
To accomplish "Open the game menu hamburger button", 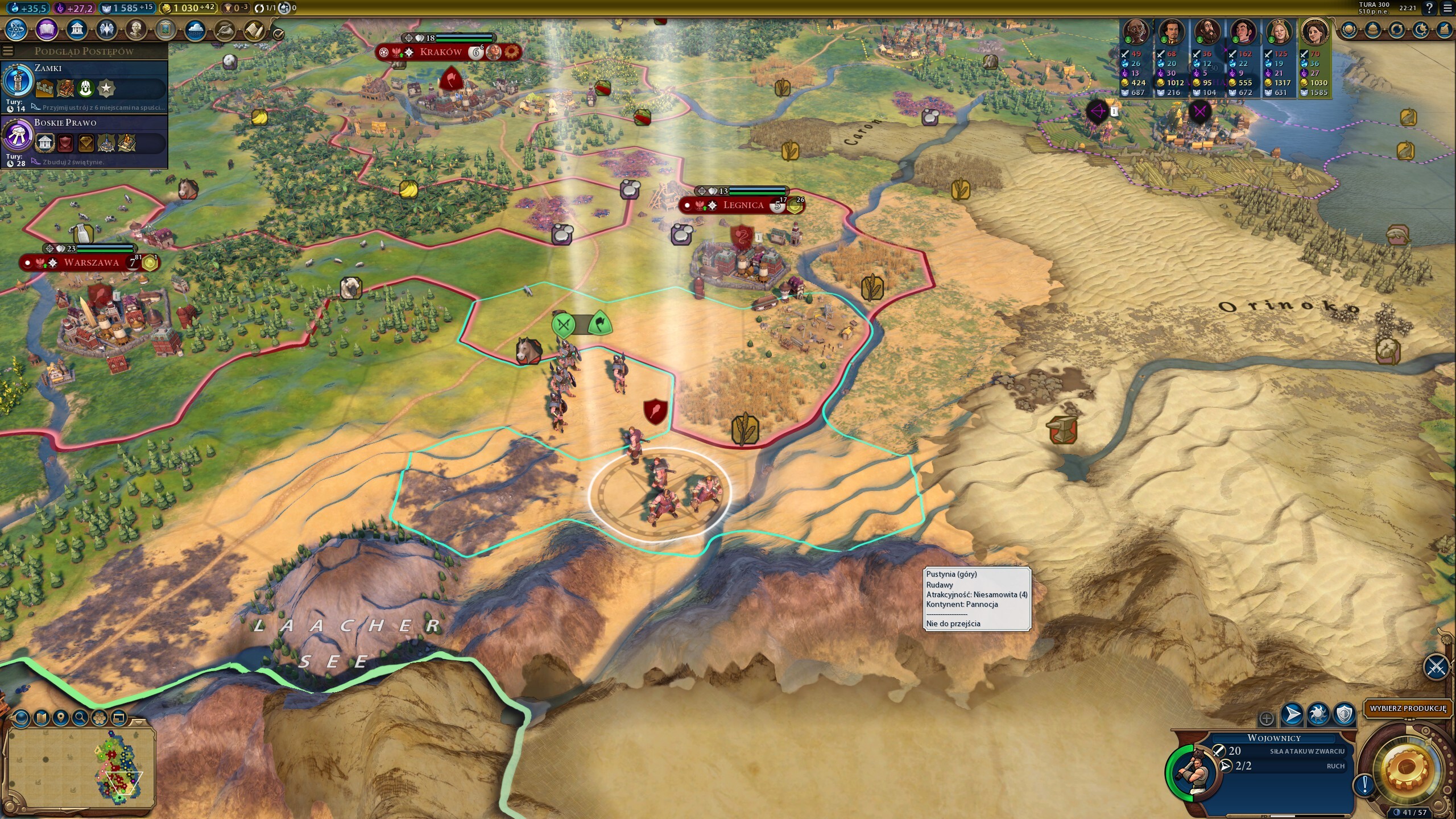I will (x=1447, y=8).
